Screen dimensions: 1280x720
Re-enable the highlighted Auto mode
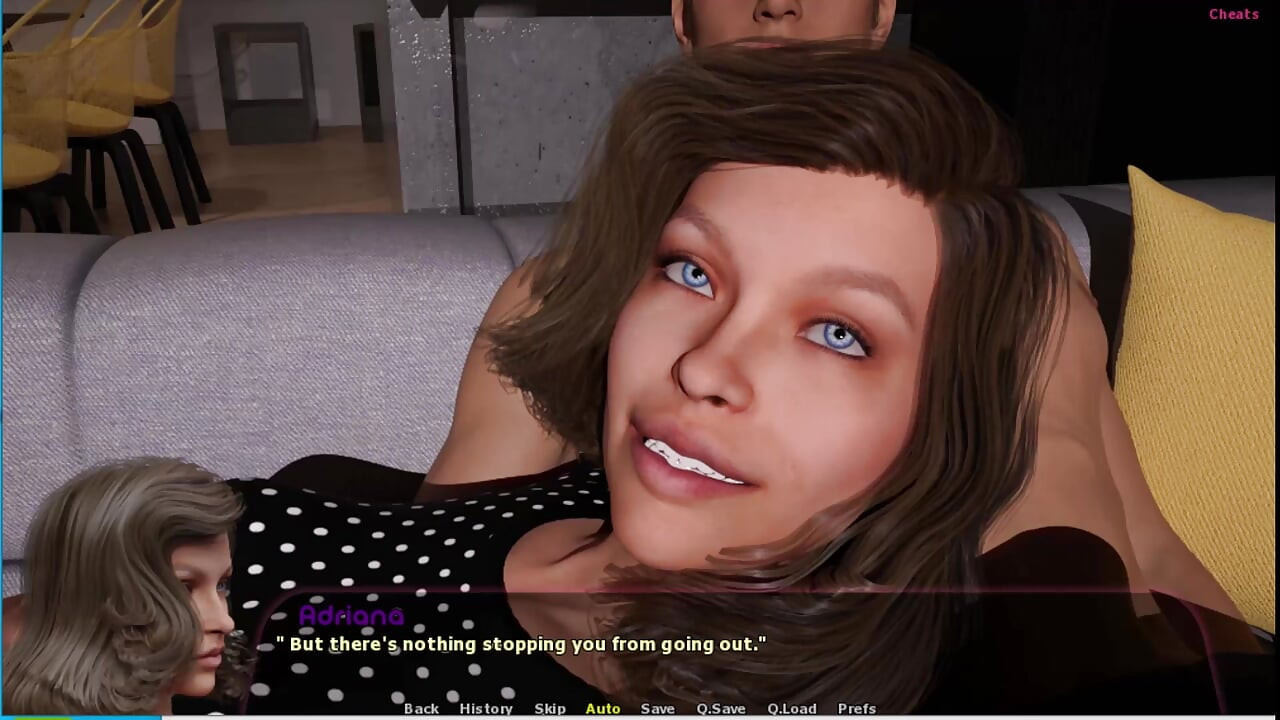coord(603,708)
